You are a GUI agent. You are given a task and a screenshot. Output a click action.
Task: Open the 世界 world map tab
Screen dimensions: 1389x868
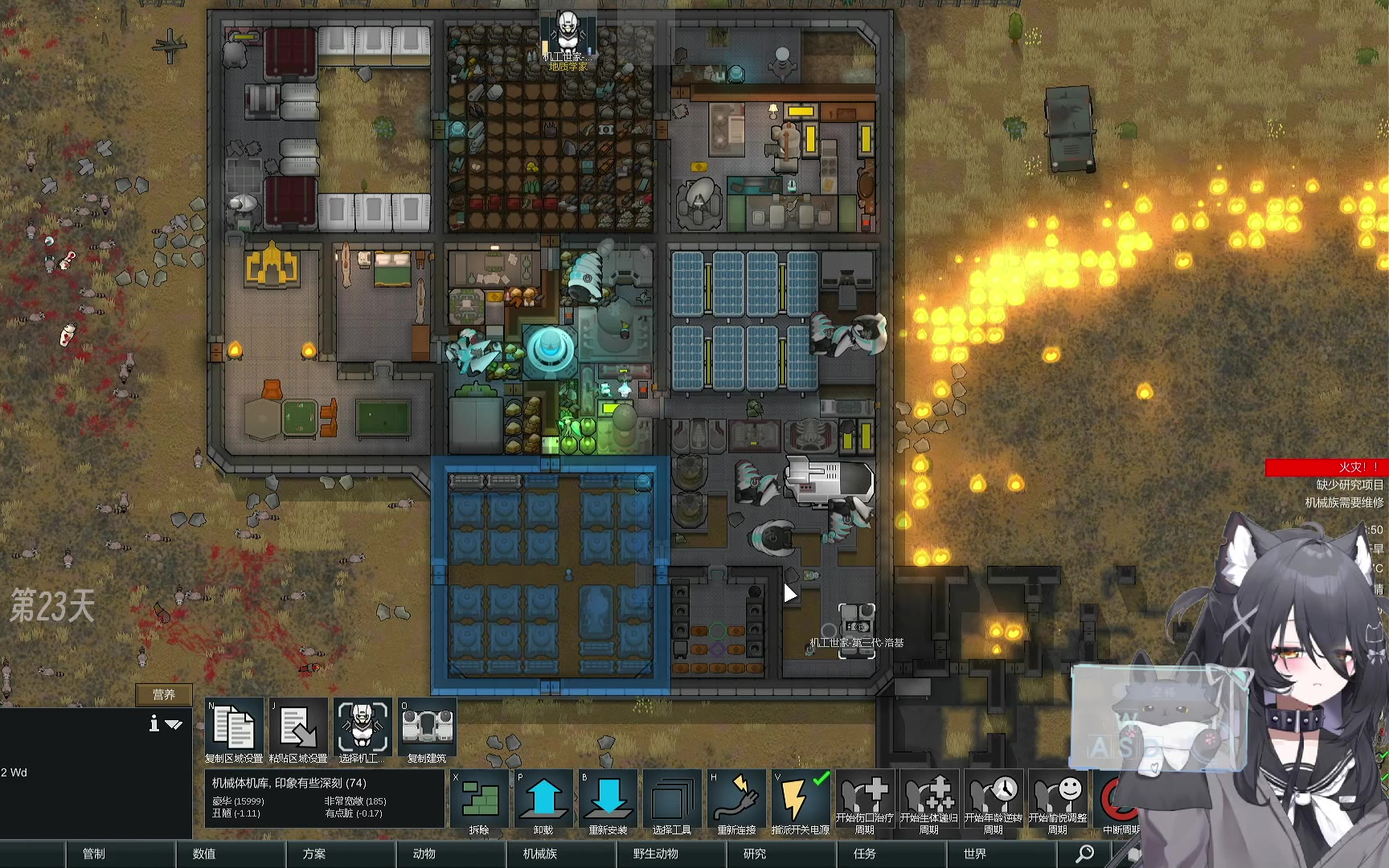[x=975, y=854]
